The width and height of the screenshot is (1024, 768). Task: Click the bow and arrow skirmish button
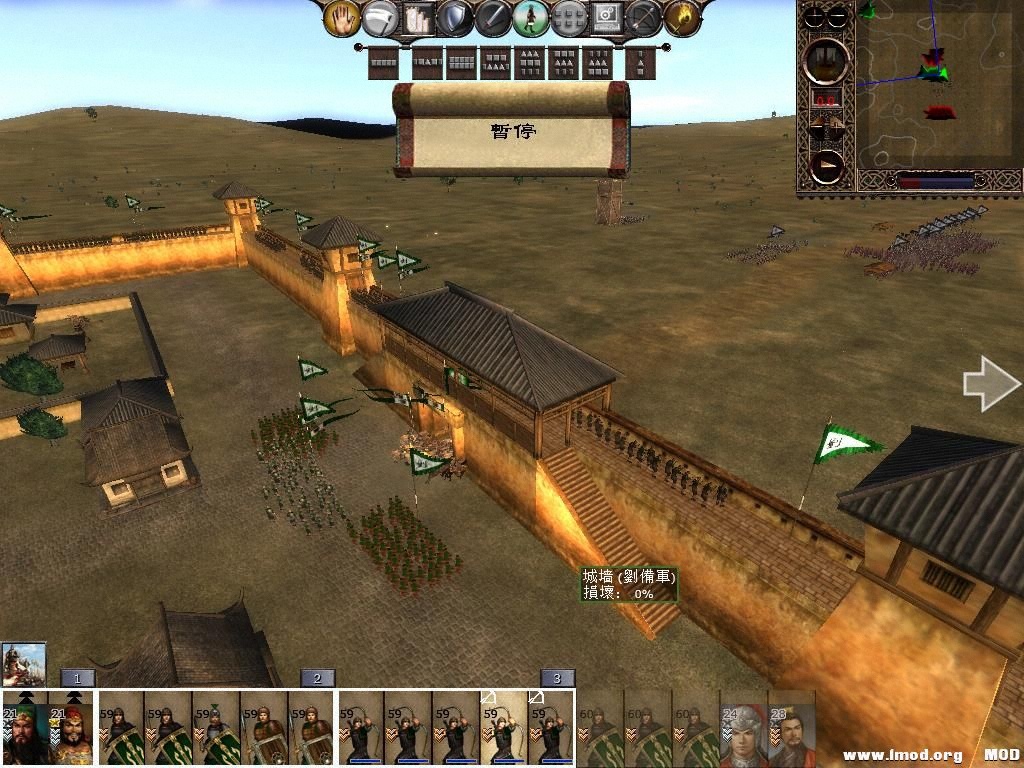[644, 17]
